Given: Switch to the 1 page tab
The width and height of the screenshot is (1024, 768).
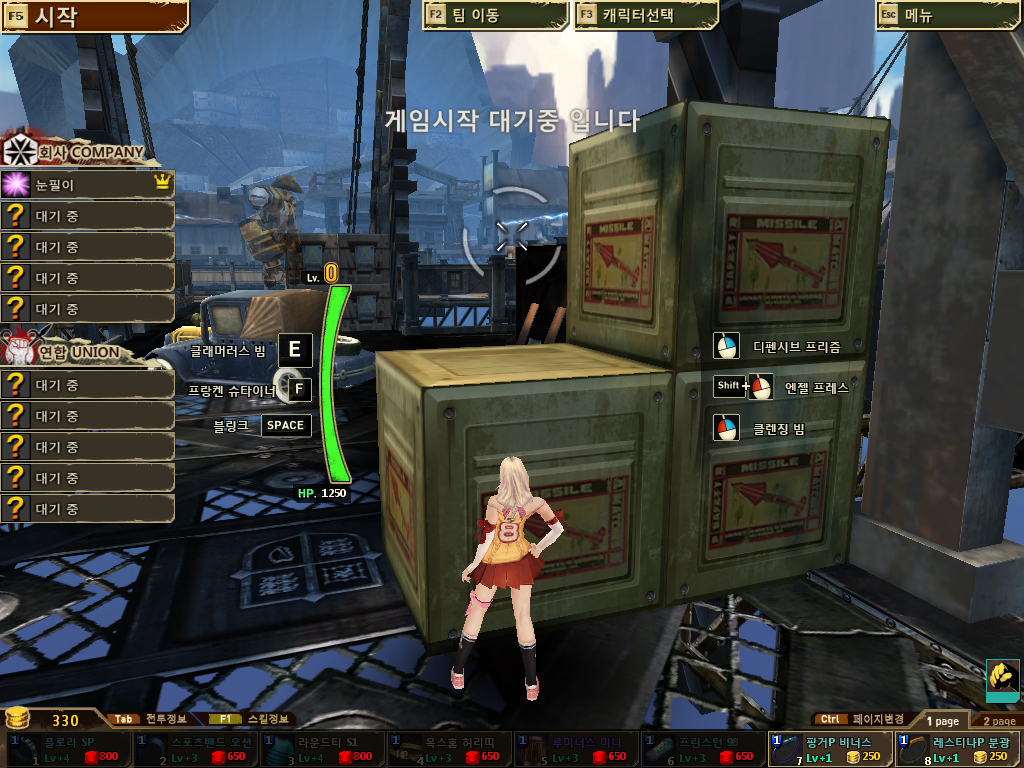Looking at the screenshot, I should pyautogui.click(x=942, y=720).
